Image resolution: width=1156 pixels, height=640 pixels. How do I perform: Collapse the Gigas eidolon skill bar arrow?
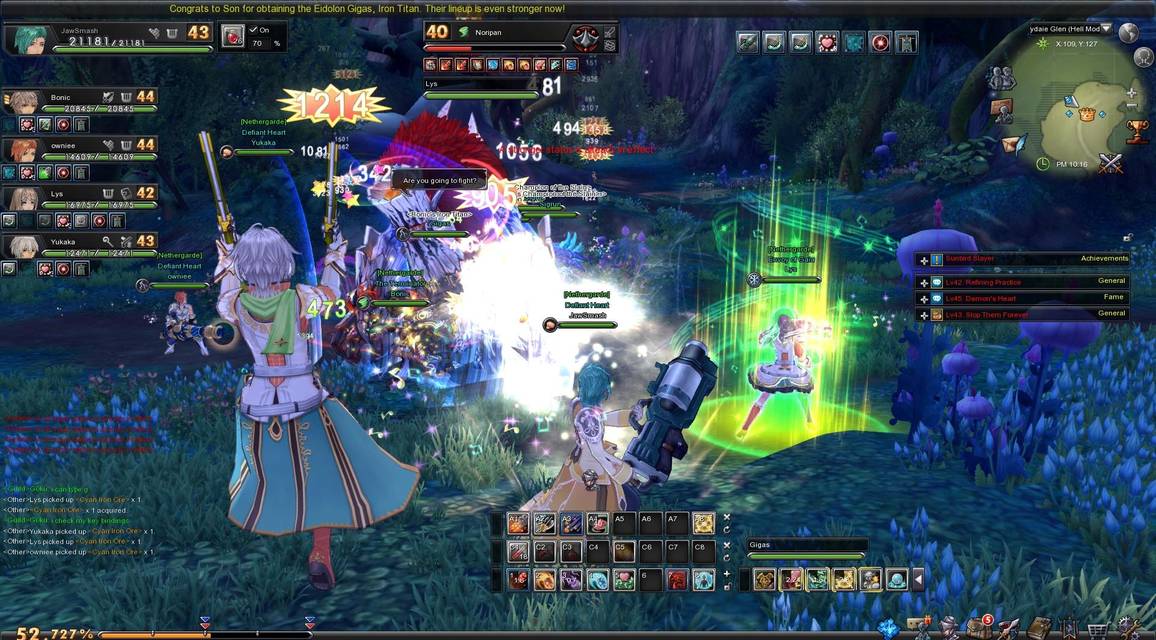(918, 579)
